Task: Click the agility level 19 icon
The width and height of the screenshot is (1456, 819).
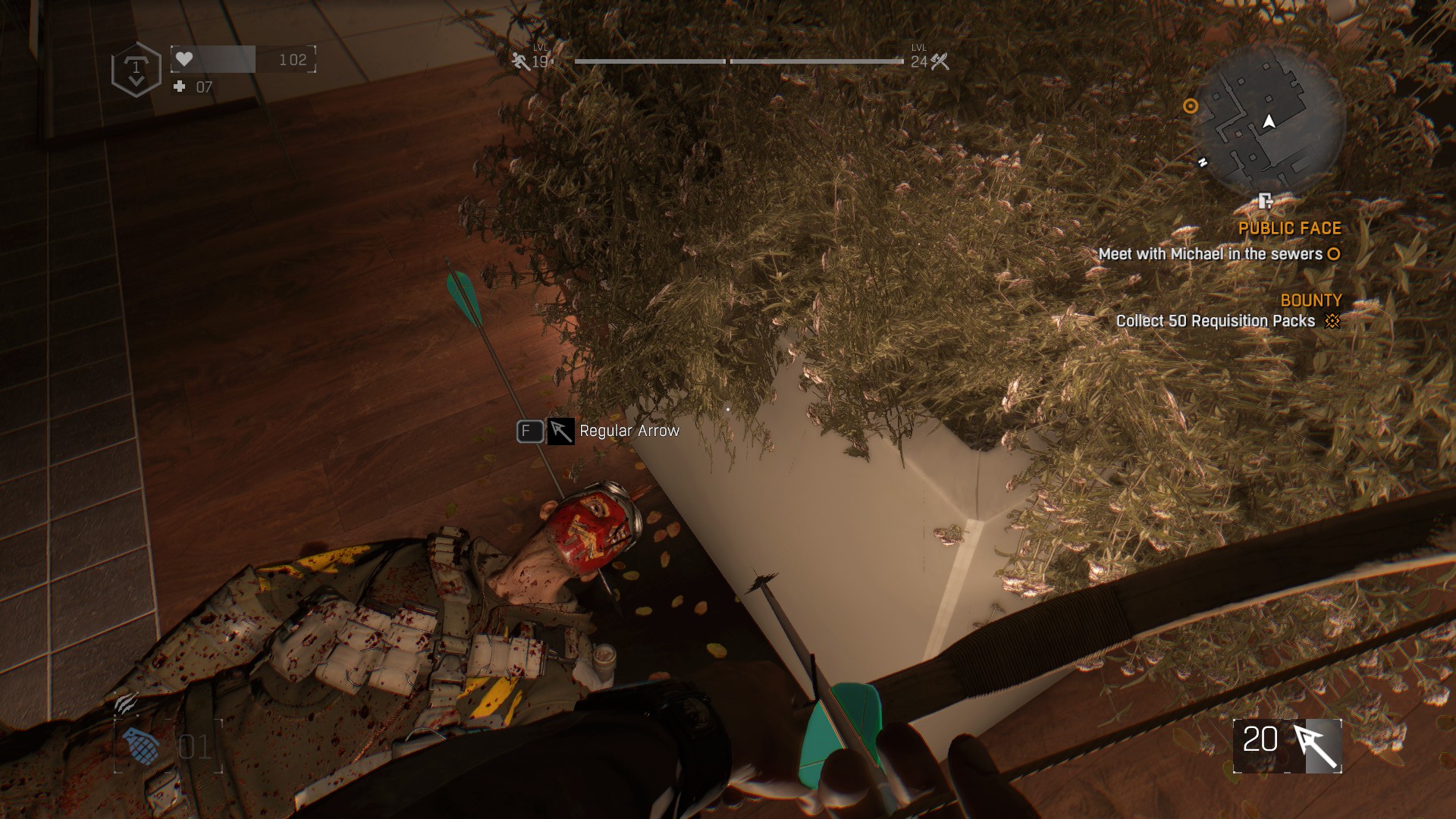Action: coord(520,61)
